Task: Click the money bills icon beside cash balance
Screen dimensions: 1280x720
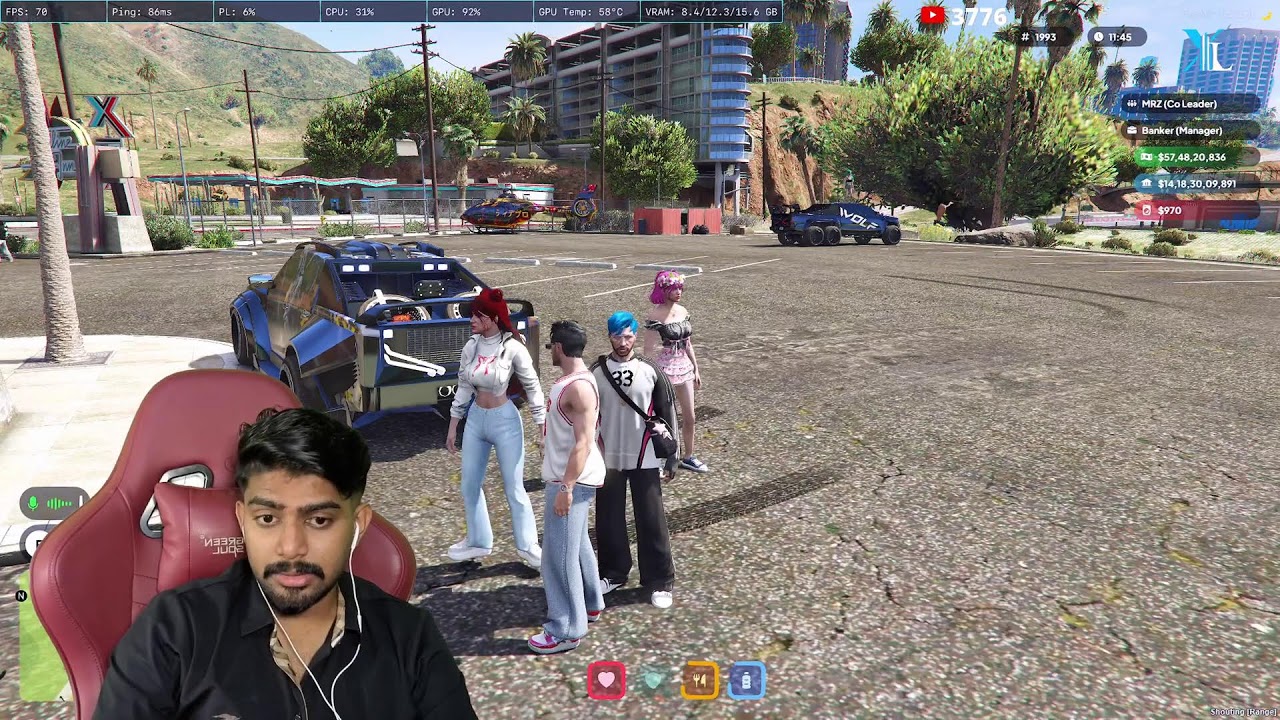Action: [x=1146, y=157]
